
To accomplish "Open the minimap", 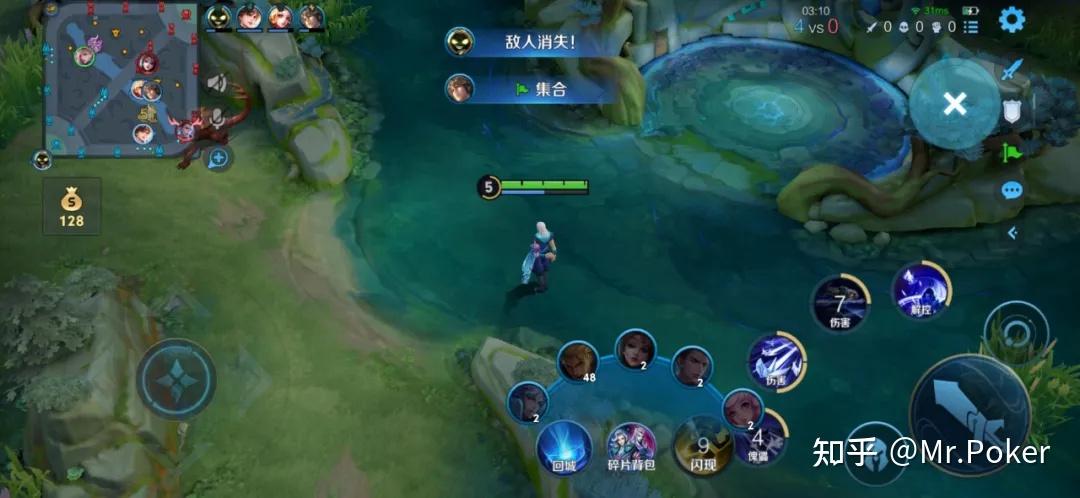I will point(120,78).
